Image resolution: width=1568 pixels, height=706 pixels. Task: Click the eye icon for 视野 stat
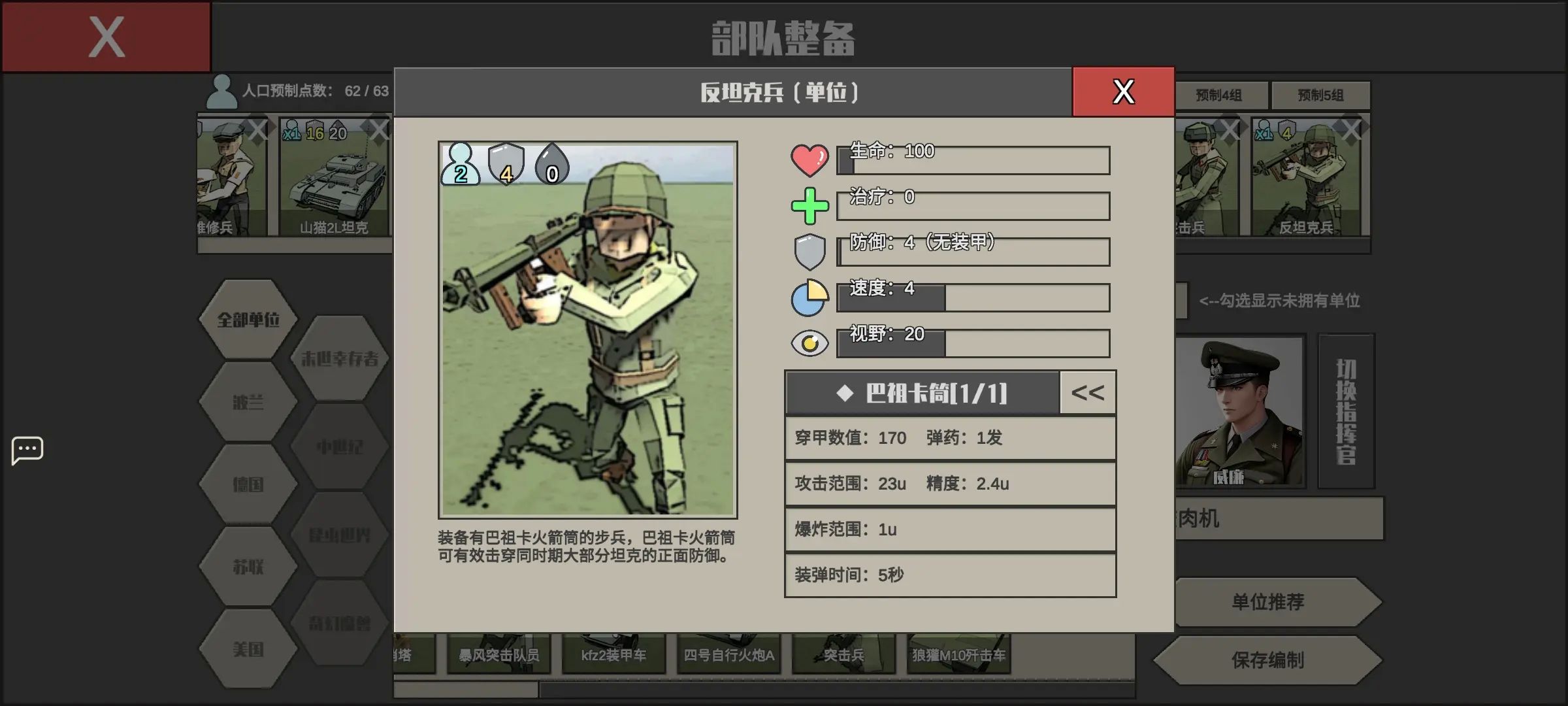810,343
